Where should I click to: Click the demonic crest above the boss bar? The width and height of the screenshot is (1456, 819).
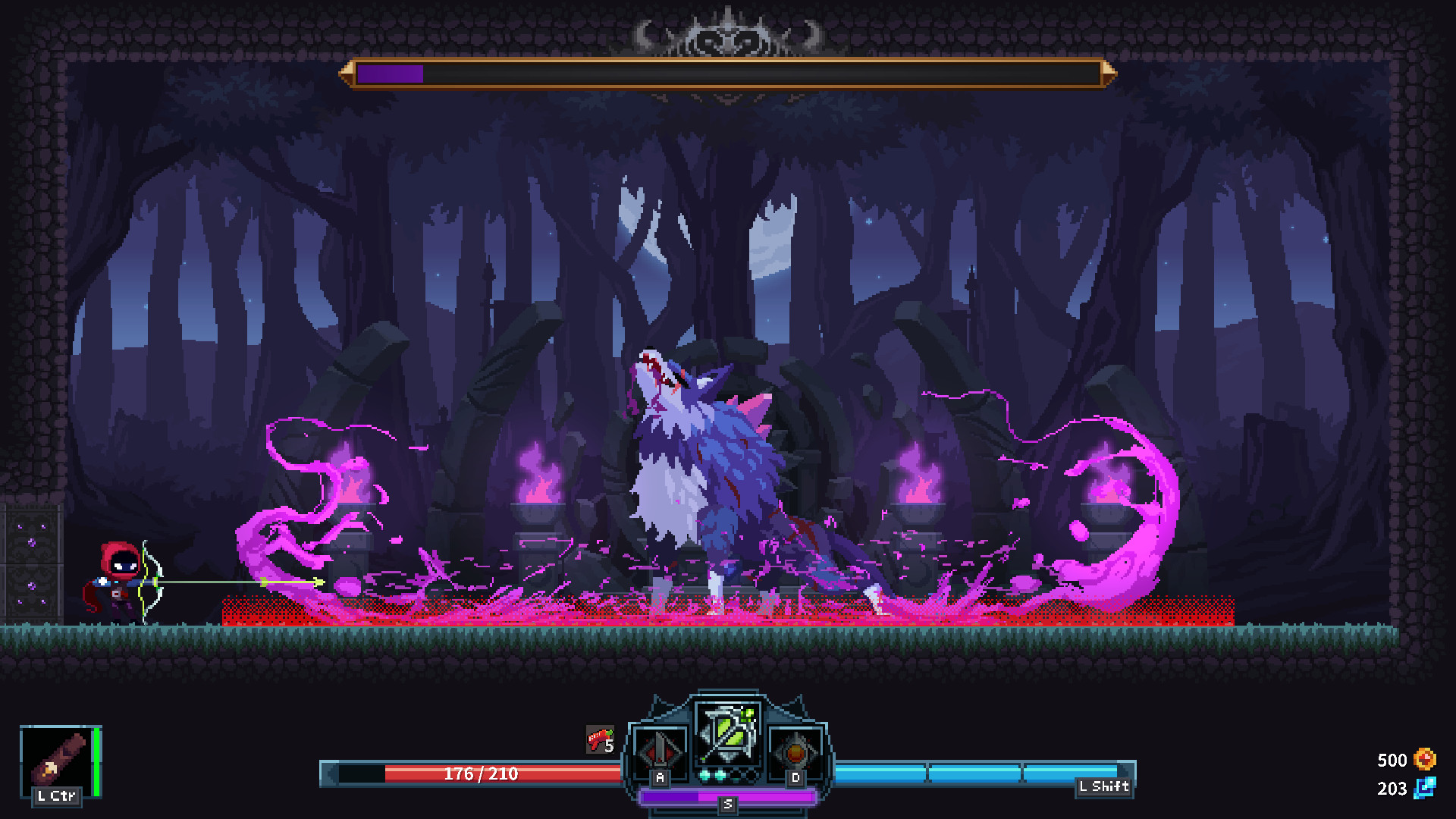click(x=726, y=34)
